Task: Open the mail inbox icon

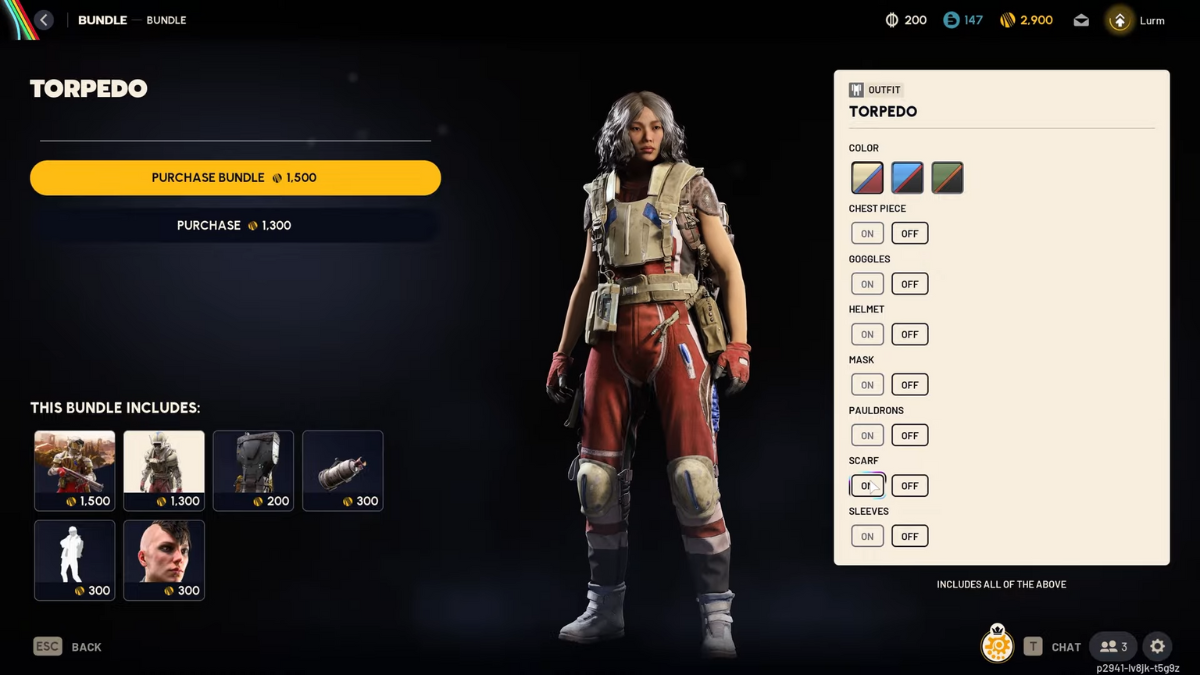Action: pyautogui.click(x=1081, y=20)
